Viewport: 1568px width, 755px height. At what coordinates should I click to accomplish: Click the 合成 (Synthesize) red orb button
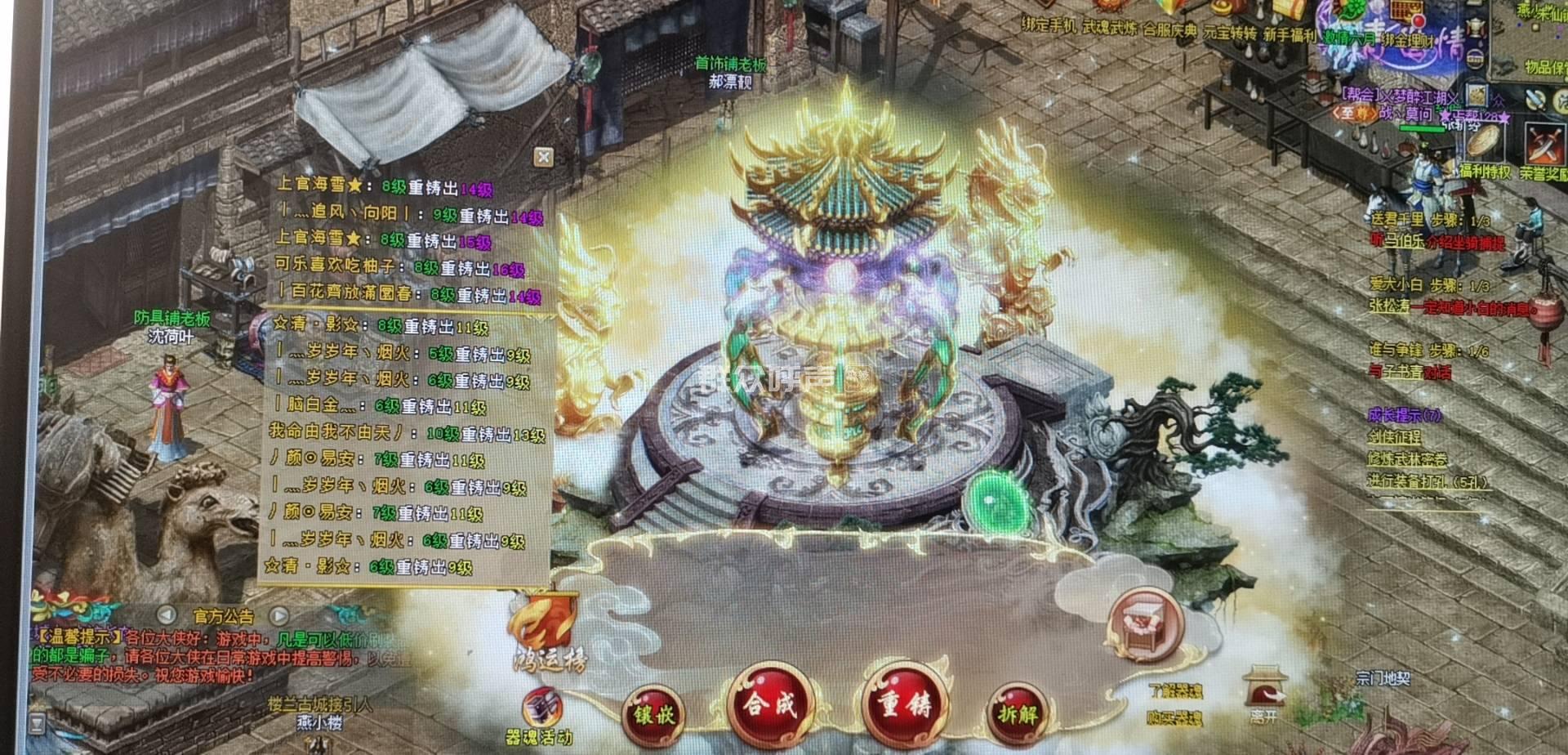click(x=768, y=705)
